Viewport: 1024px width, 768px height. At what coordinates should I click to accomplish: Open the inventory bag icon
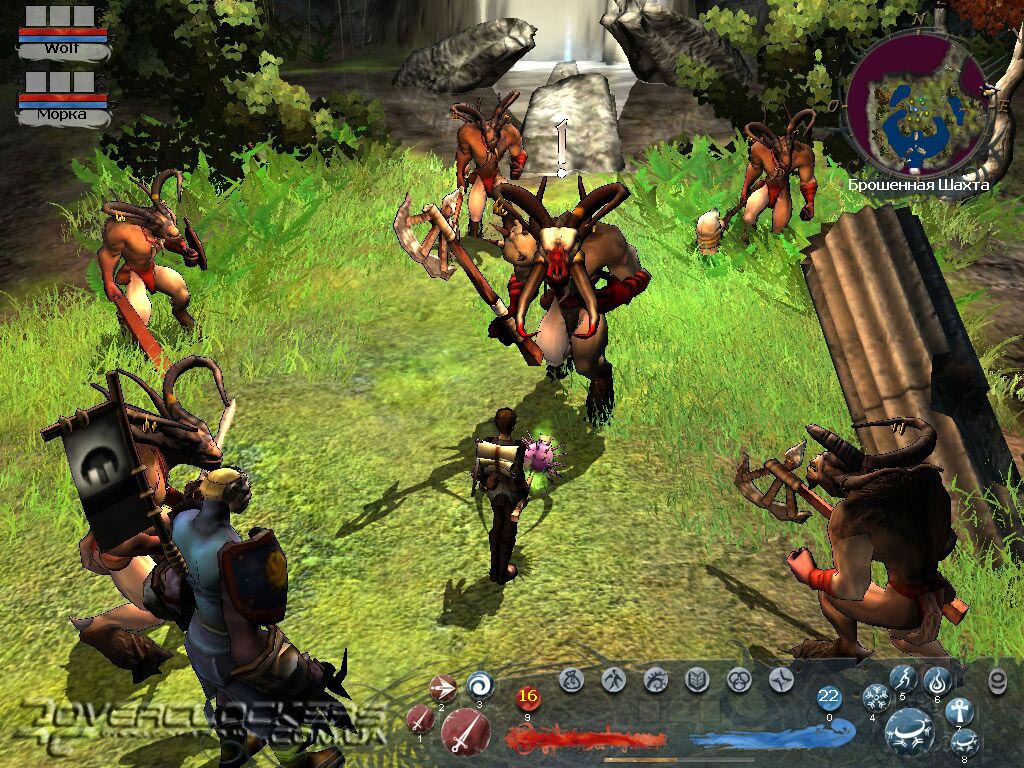(572, 680)
